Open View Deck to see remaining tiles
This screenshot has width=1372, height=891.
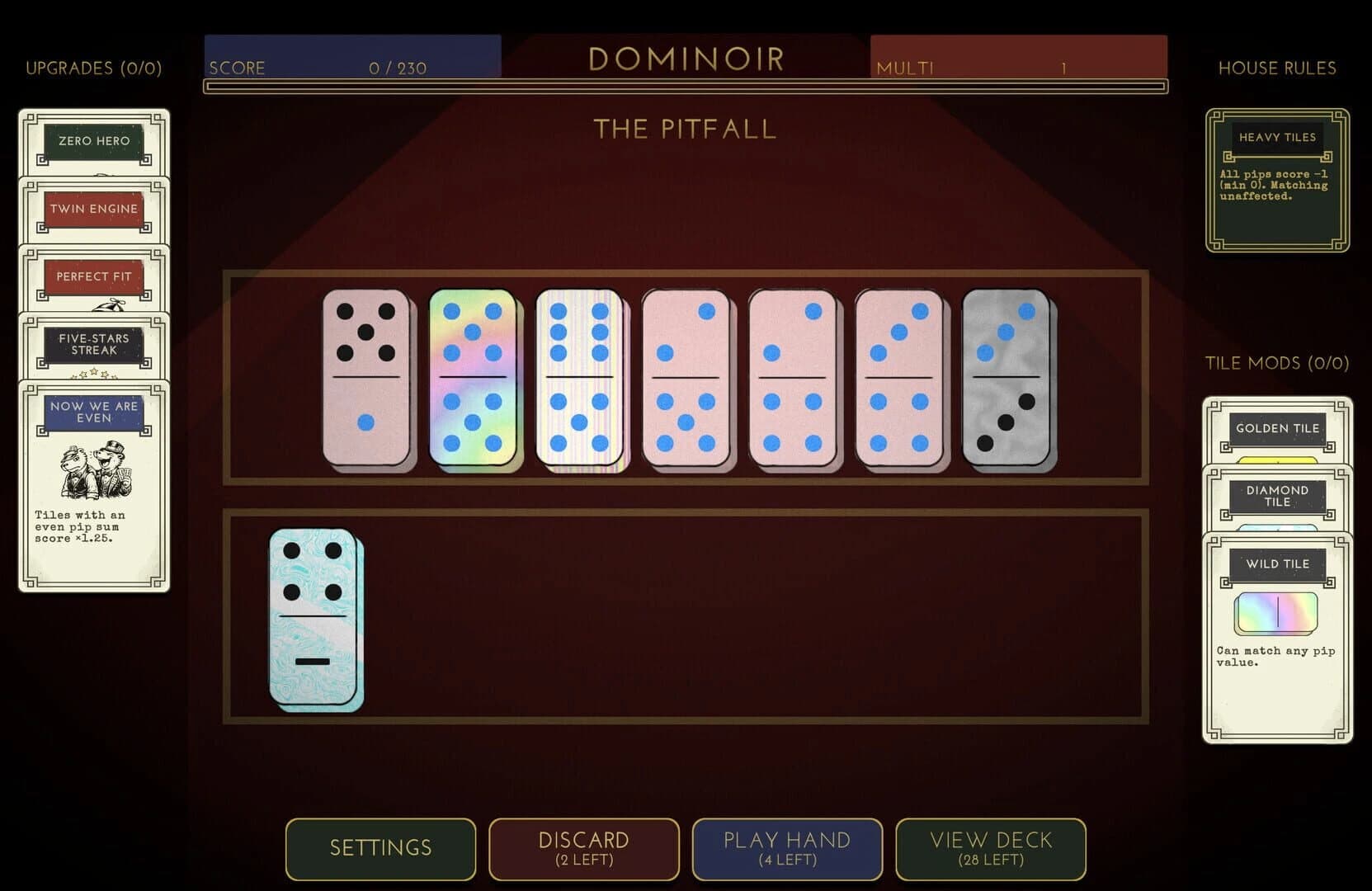click(990, 849)
